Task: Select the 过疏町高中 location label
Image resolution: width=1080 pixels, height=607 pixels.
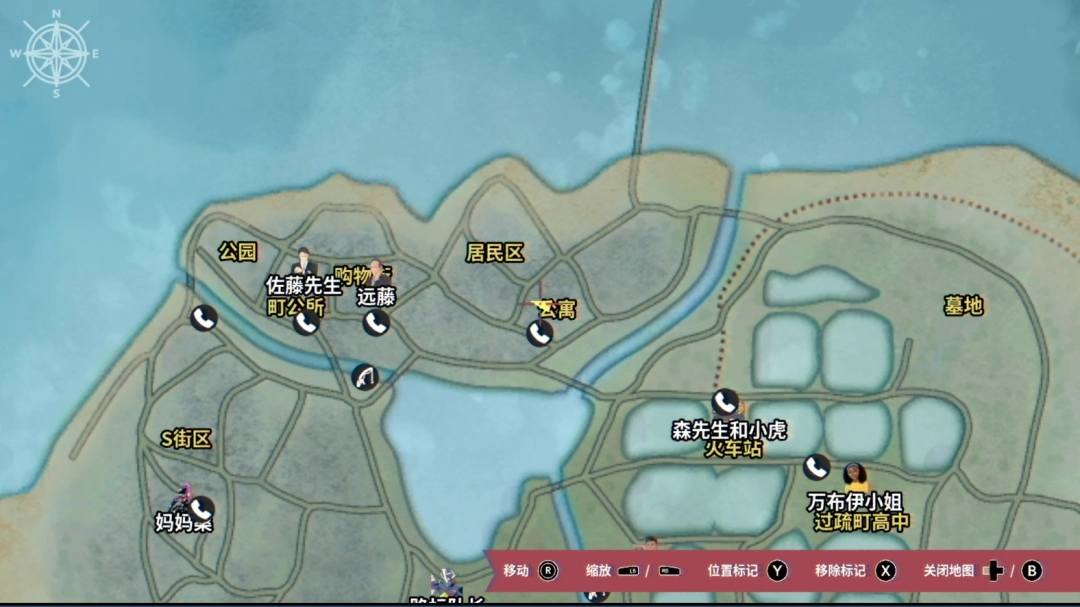Action: click(861, 522)
